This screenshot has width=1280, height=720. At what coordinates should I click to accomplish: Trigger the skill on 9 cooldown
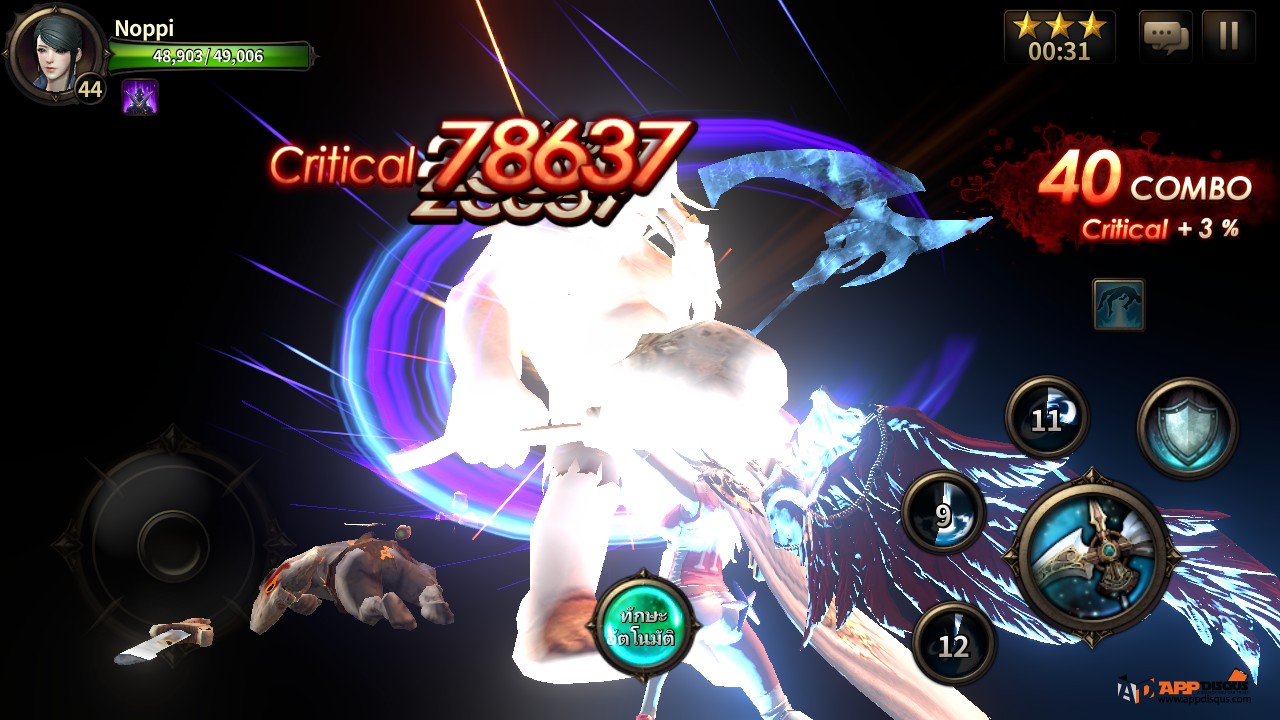coord(943,513)
